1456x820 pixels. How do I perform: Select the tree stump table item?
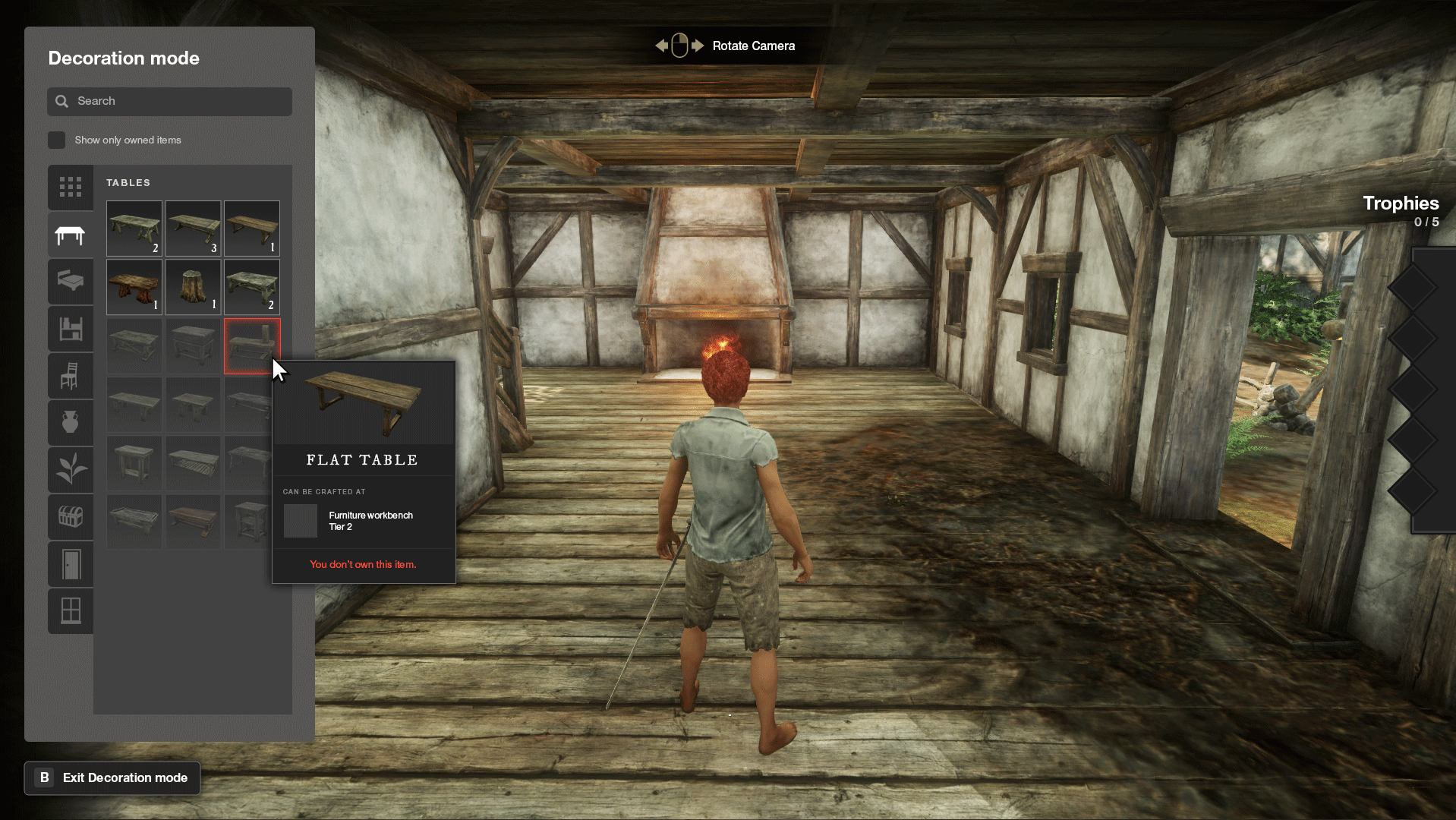[x=193, y=287]
